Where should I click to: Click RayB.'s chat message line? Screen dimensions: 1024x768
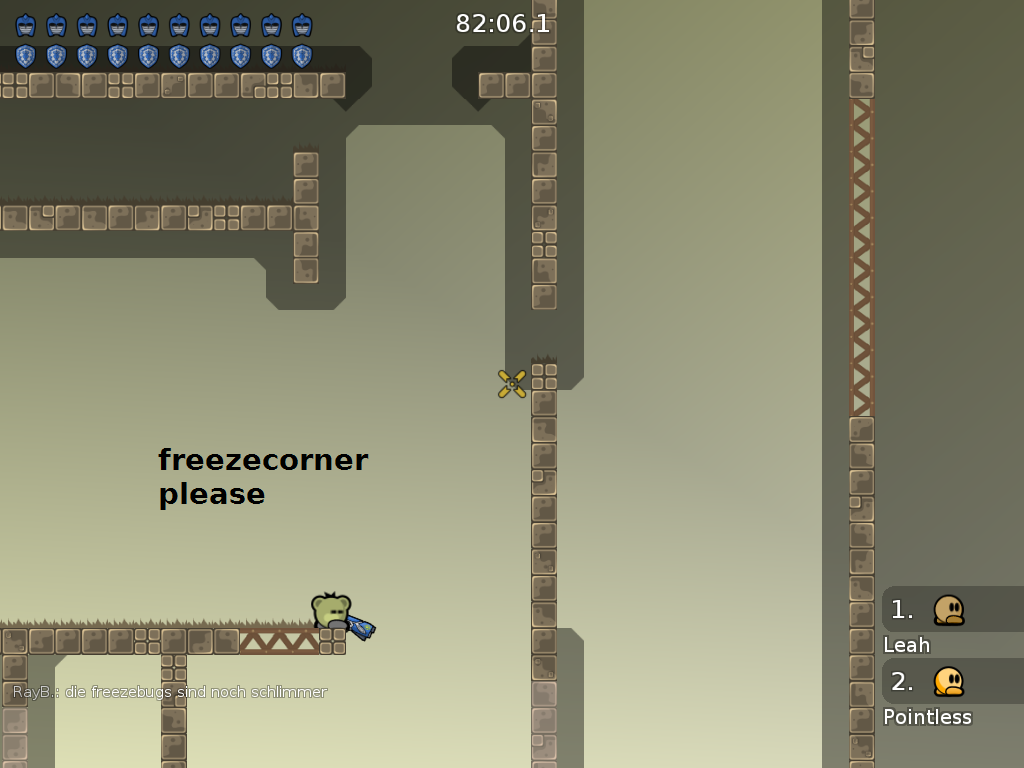click(x=170, y=692)
